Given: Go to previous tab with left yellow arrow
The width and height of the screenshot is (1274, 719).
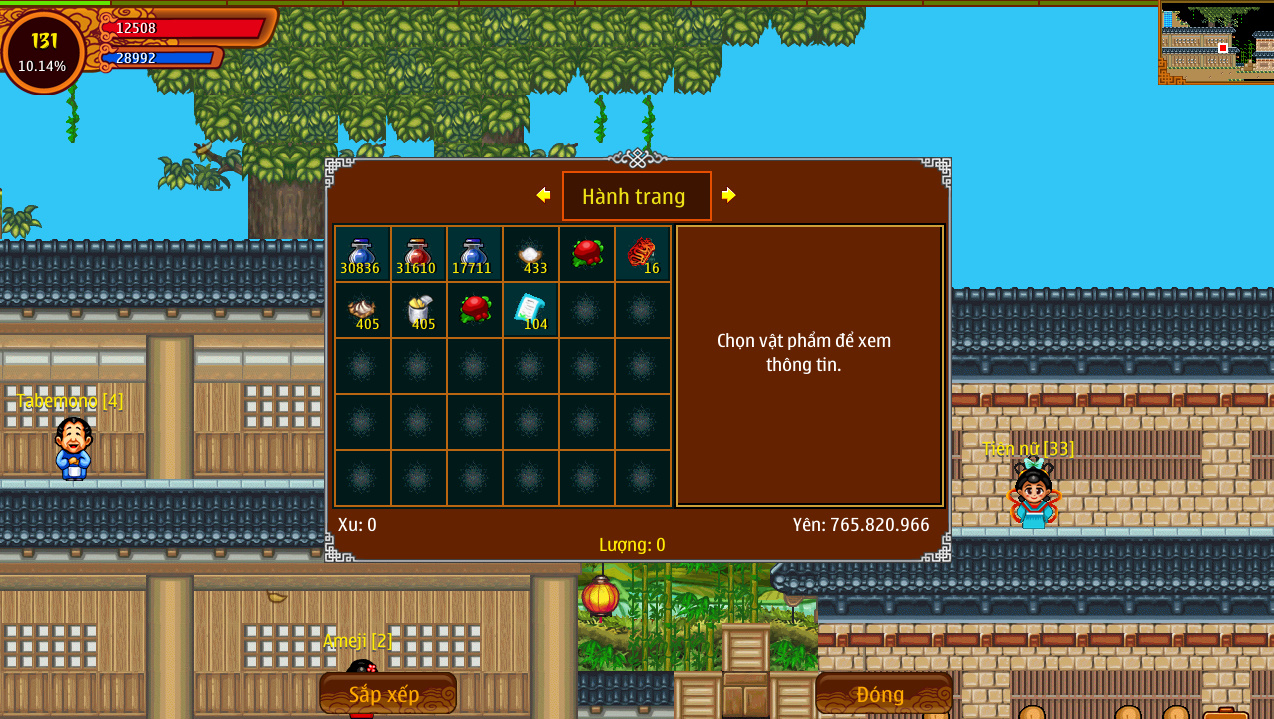Looking at the screenshot, I should point(543,195).
